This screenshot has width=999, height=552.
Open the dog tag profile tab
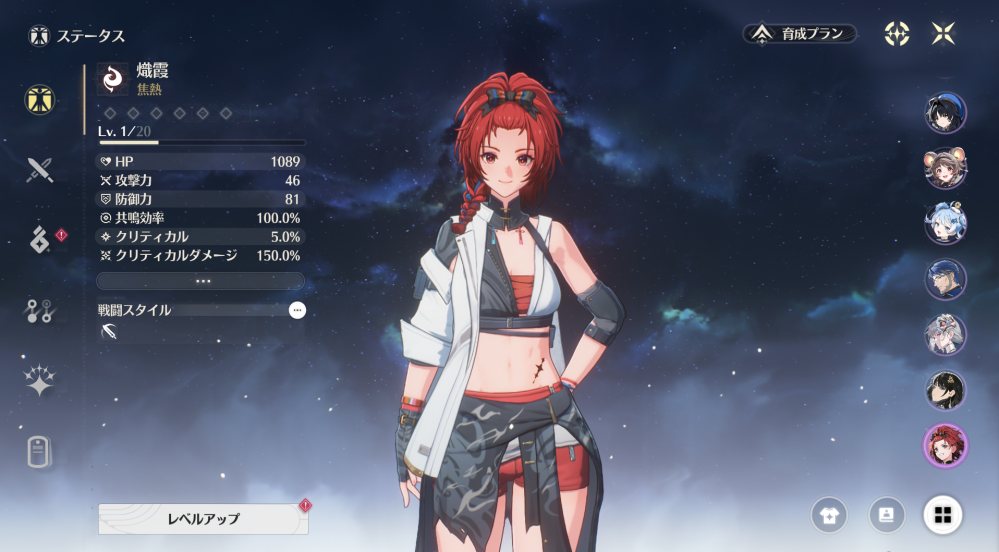point(40,452)
